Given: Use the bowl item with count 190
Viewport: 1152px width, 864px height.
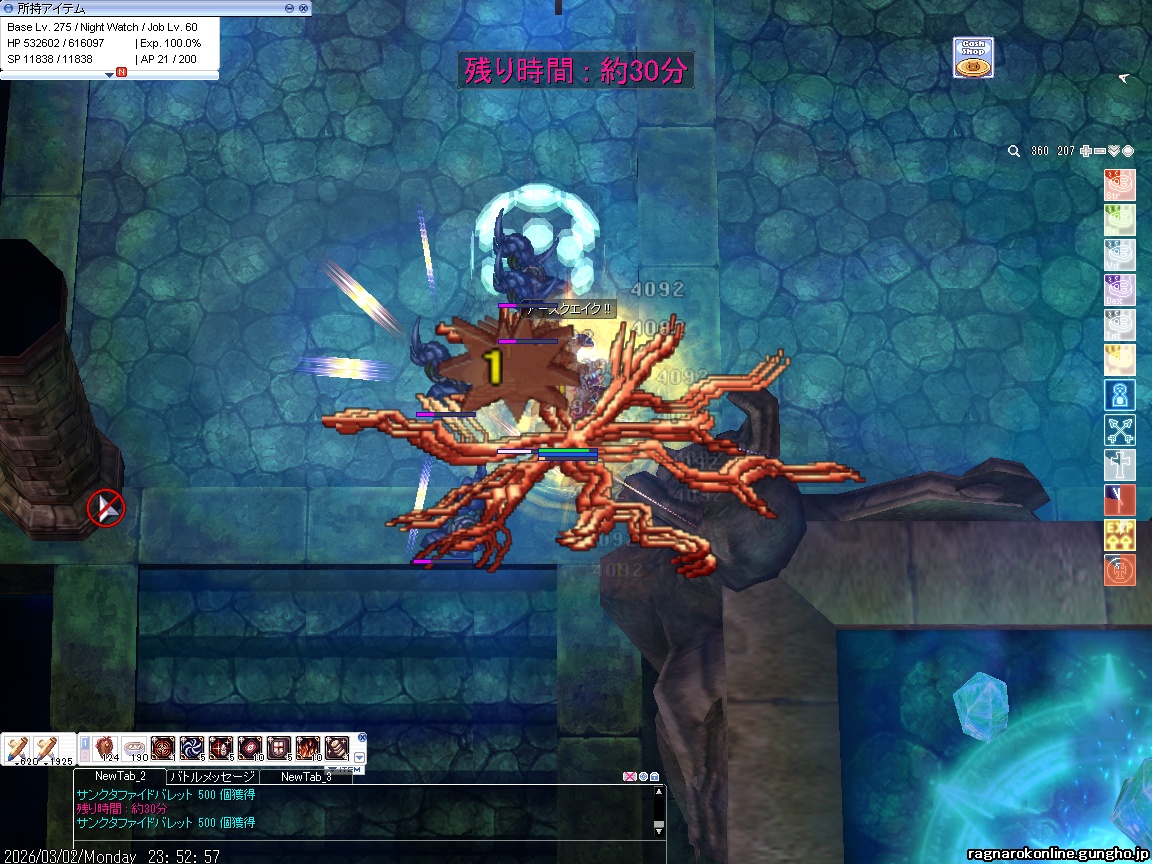Looking at the screenshot, I should (x=135, y=748).
